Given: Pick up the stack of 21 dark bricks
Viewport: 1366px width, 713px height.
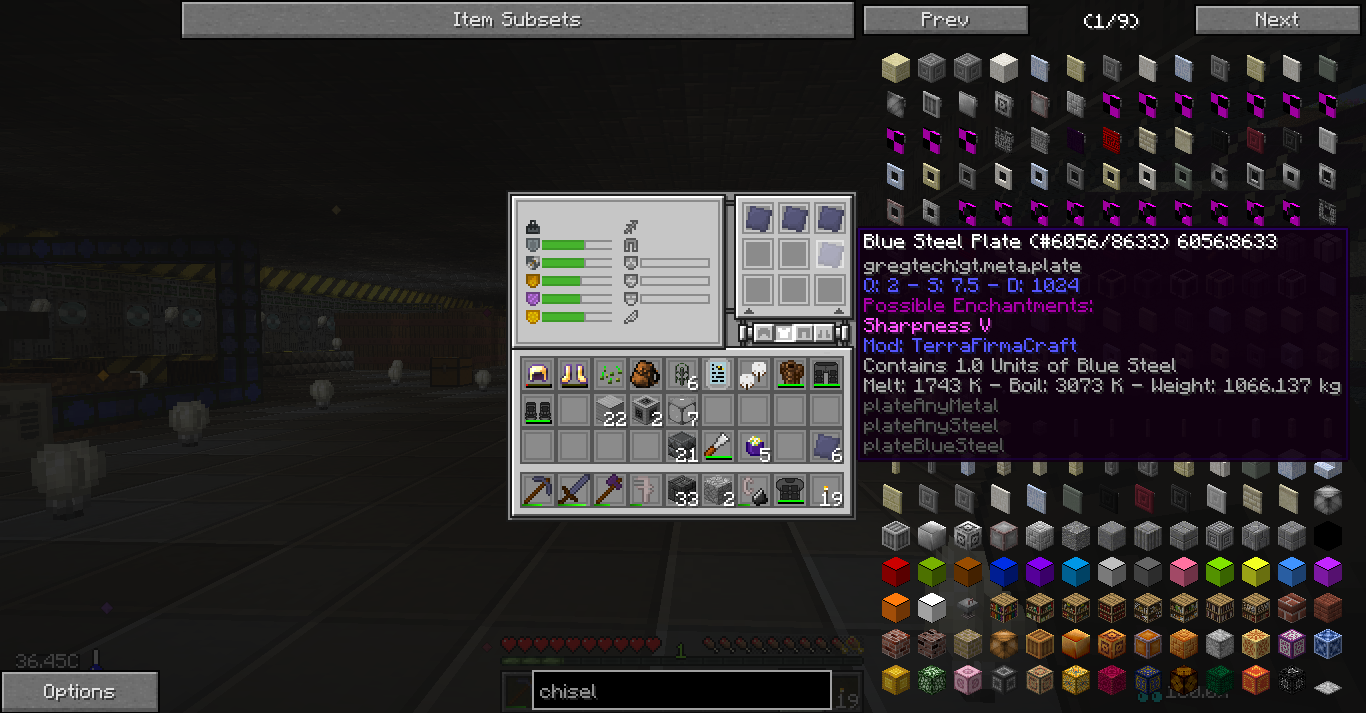Looking at the screenshot, I should point(682,446).
